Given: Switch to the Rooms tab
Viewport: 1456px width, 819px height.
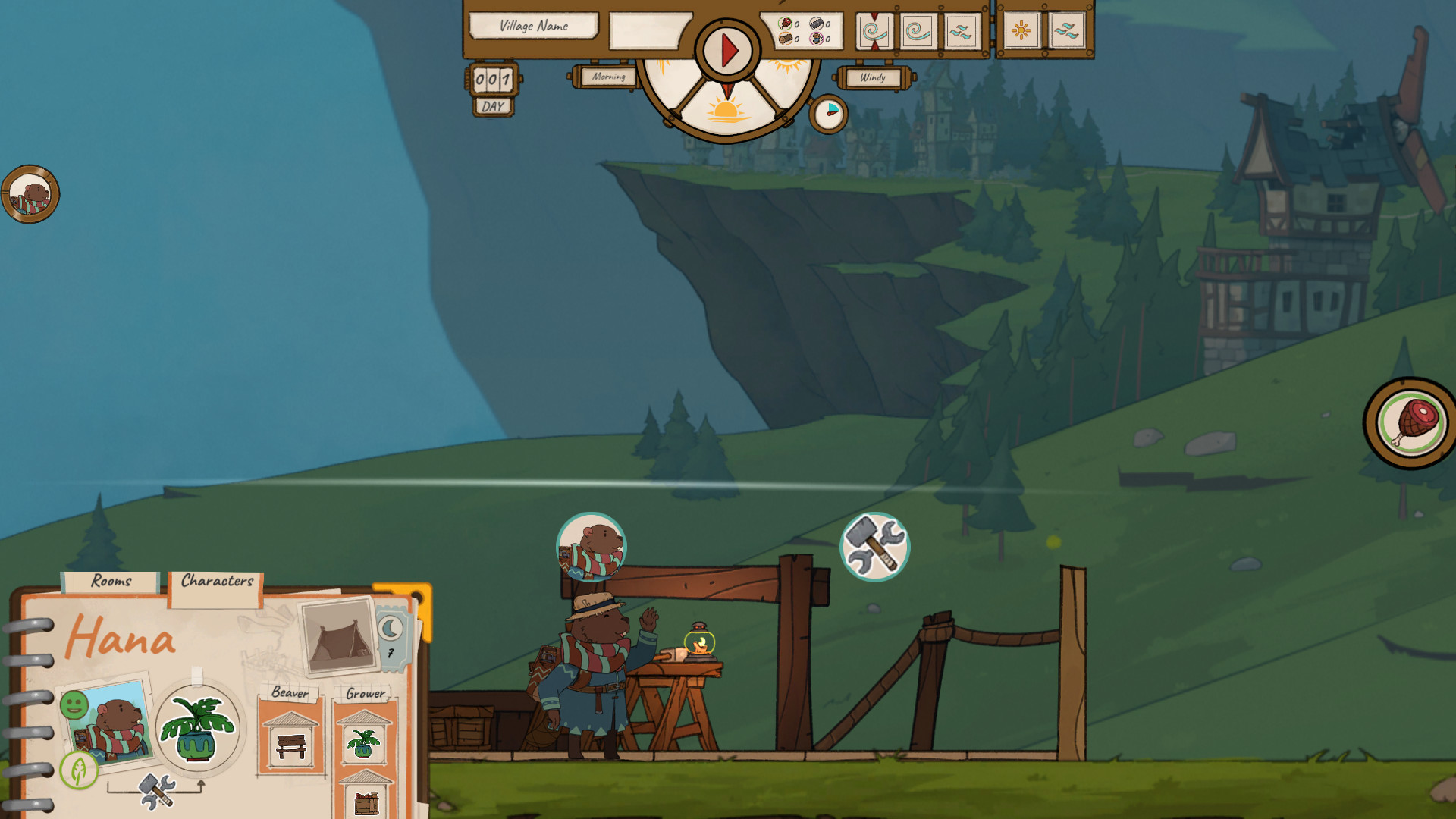Looking at the screenshot, I should coord(111,582).
